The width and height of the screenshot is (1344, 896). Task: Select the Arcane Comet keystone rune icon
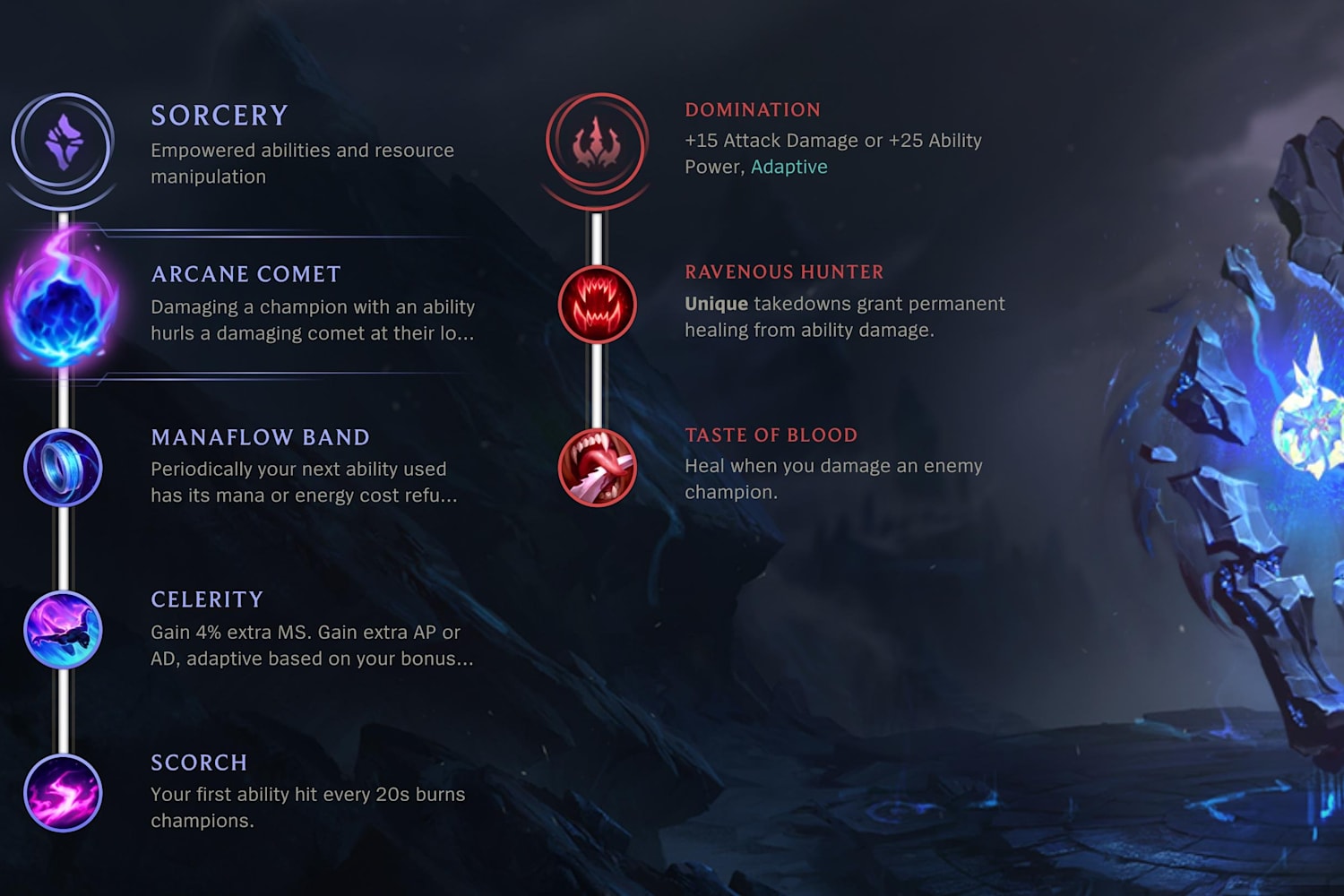pyautogui.click(x=61, y=305)
